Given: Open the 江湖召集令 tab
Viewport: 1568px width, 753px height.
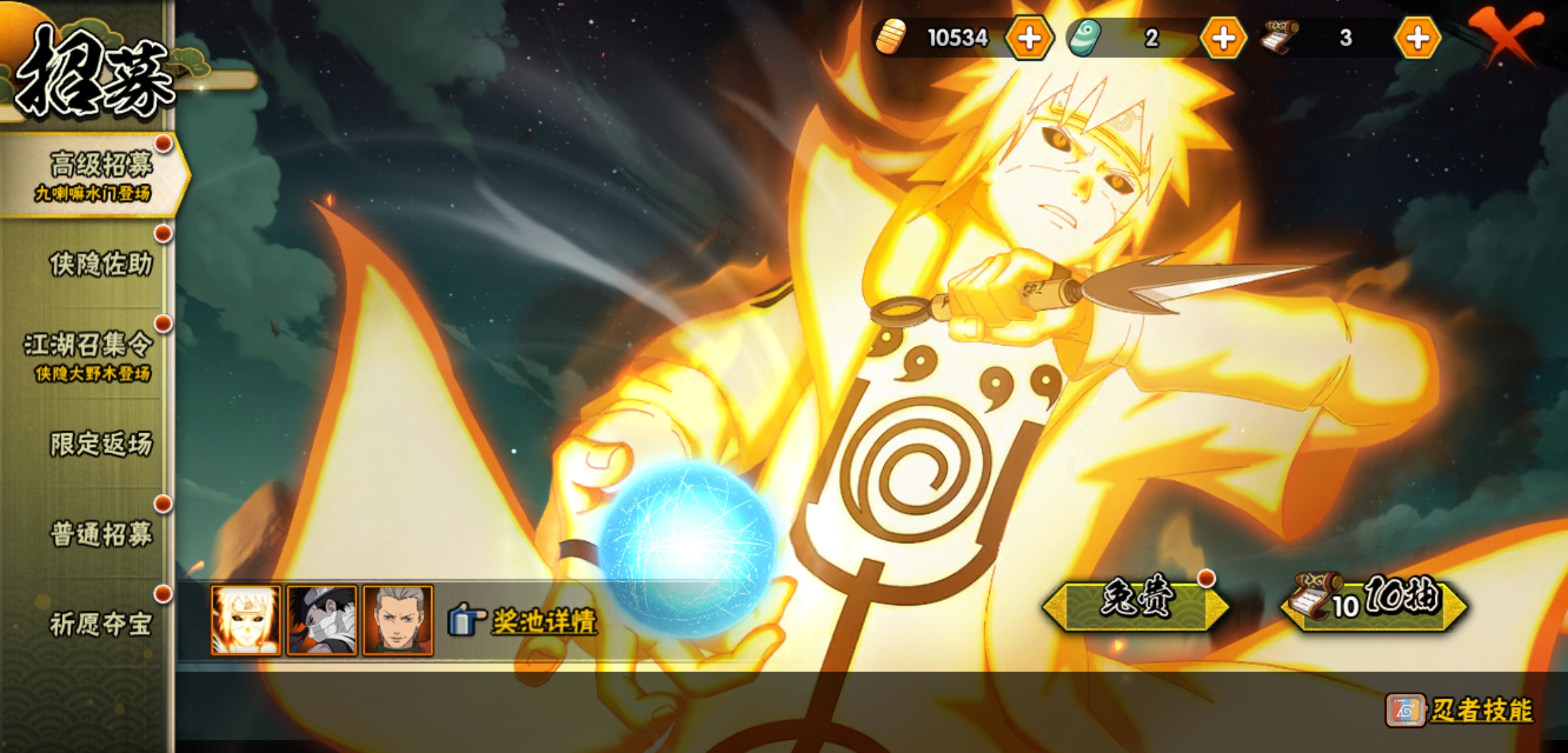Looking at the screenshot, I should pyautogui.click(x=89, y=356).
